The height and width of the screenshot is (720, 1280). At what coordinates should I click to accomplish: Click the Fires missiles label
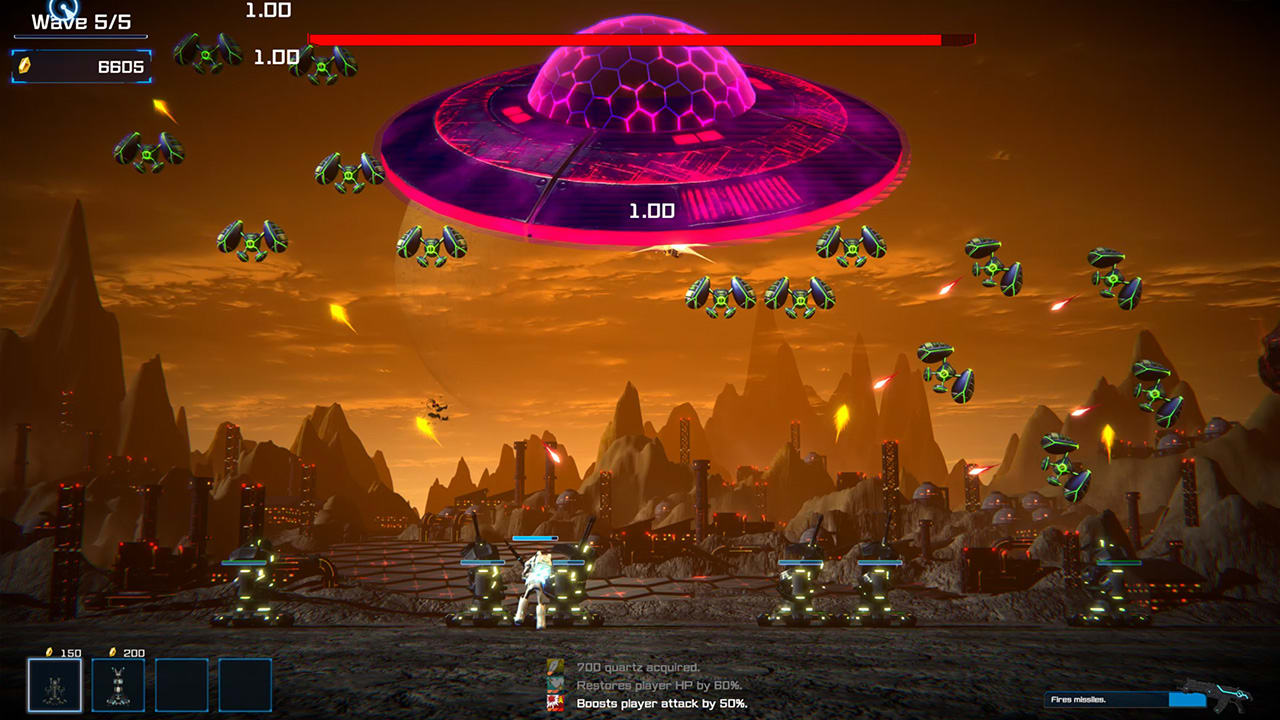click(x=1080, y=699)
